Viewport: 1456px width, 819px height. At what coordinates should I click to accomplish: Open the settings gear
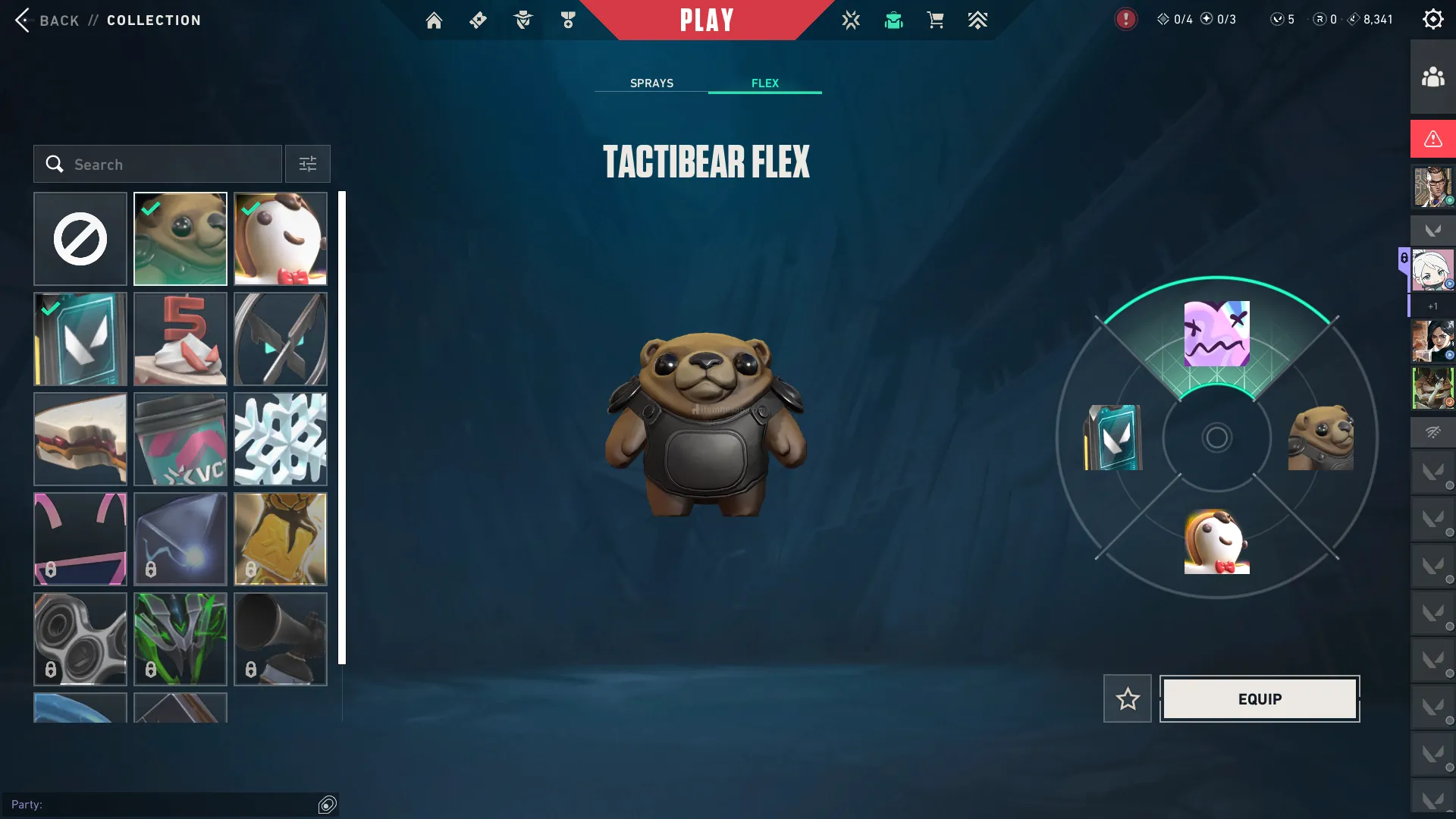point(1432,20)
